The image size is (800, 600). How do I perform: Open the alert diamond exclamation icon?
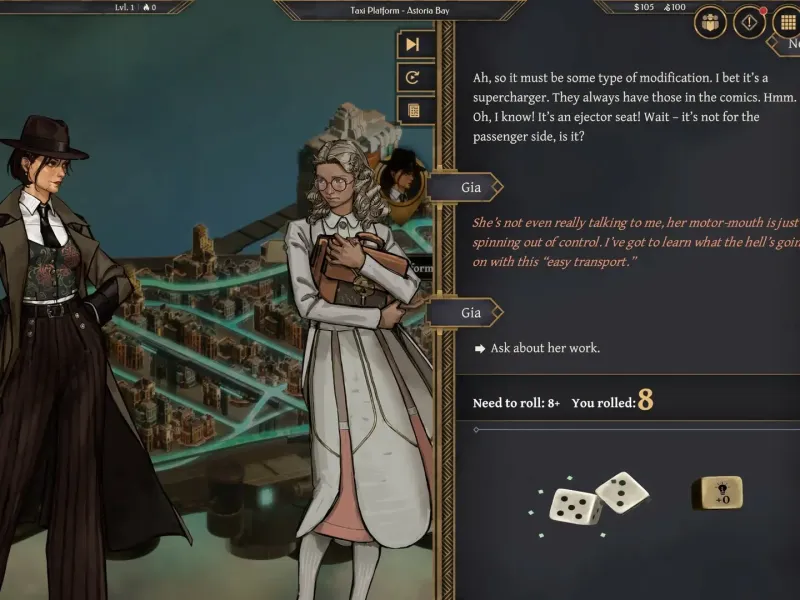tap(749, 22)
